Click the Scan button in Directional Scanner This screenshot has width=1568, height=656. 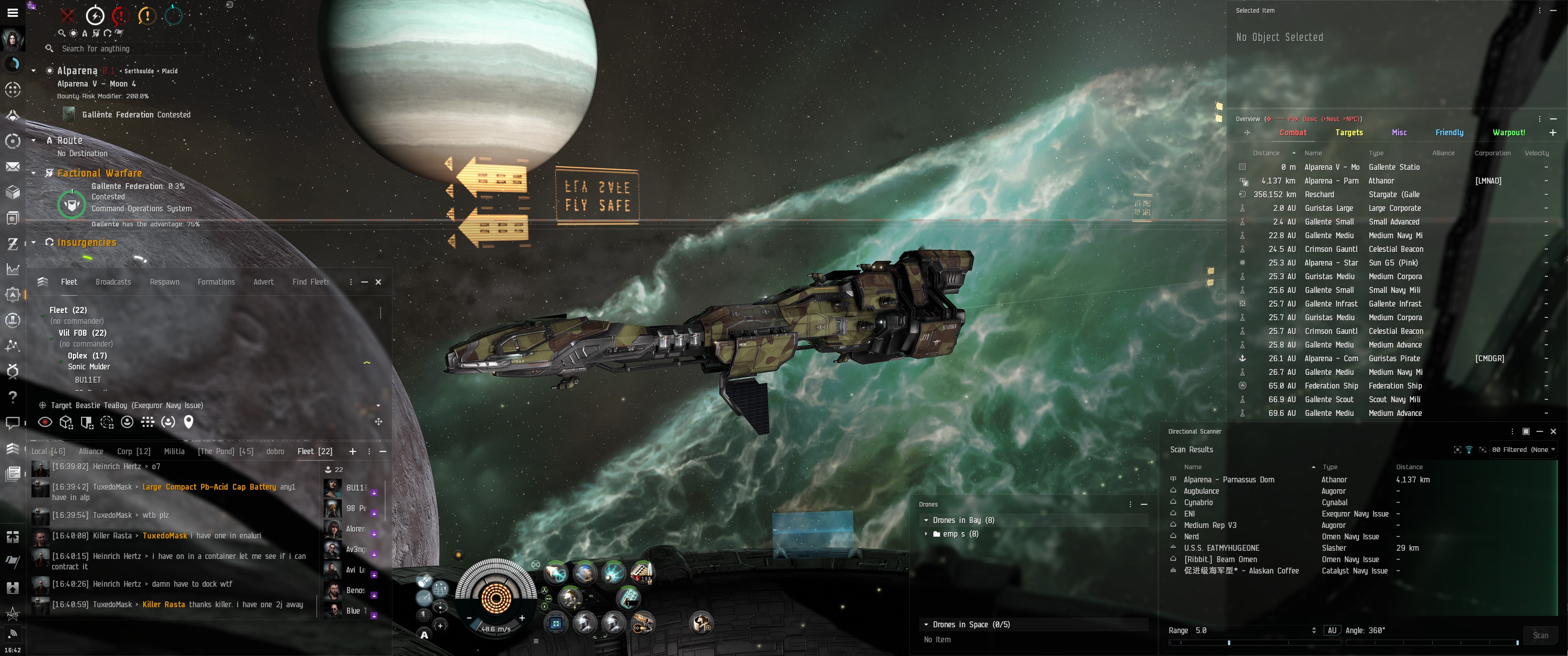(1540, 635)
